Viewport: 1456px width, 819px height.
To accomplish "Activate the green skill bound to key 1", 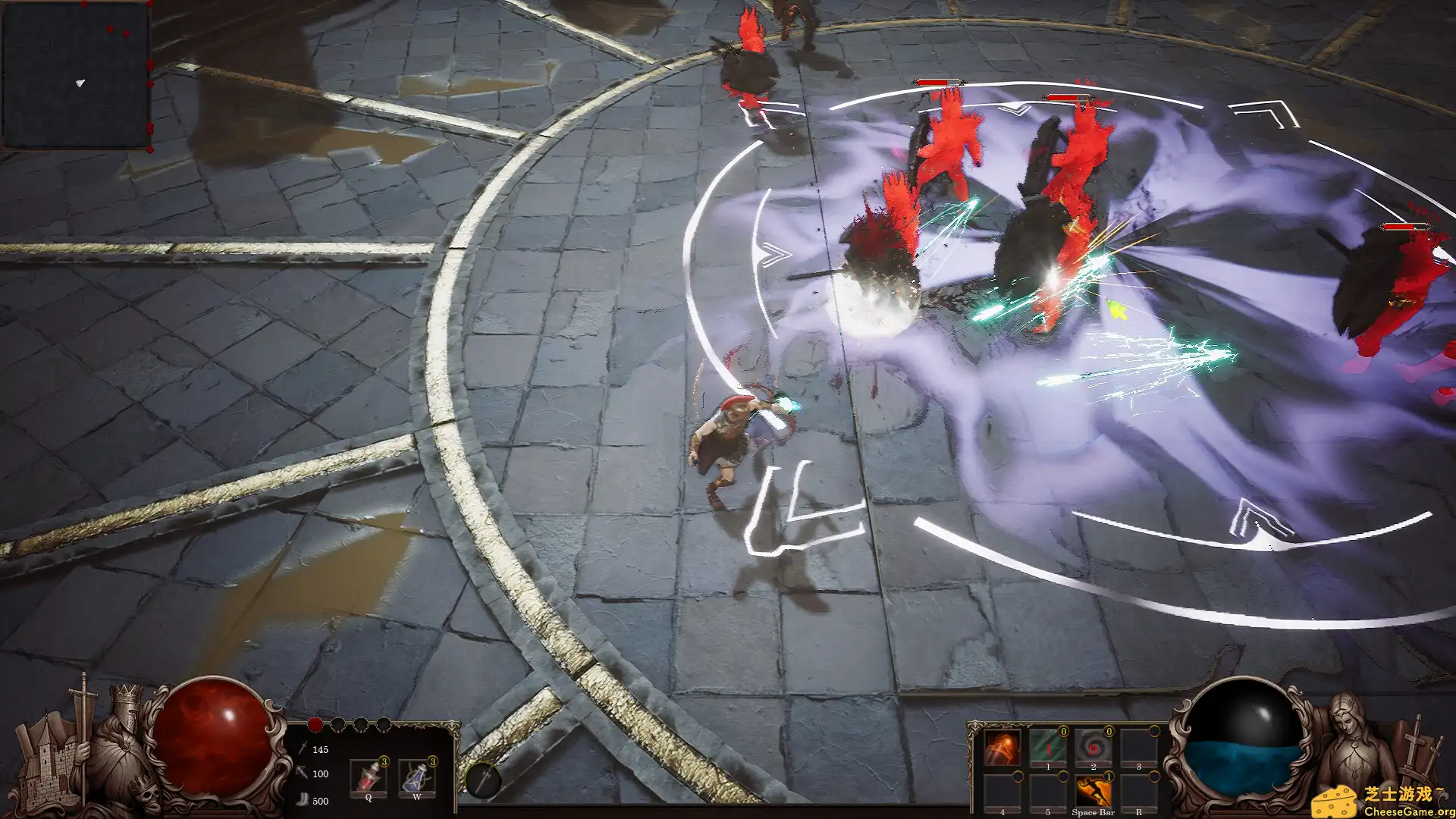I will [1048, 746].
